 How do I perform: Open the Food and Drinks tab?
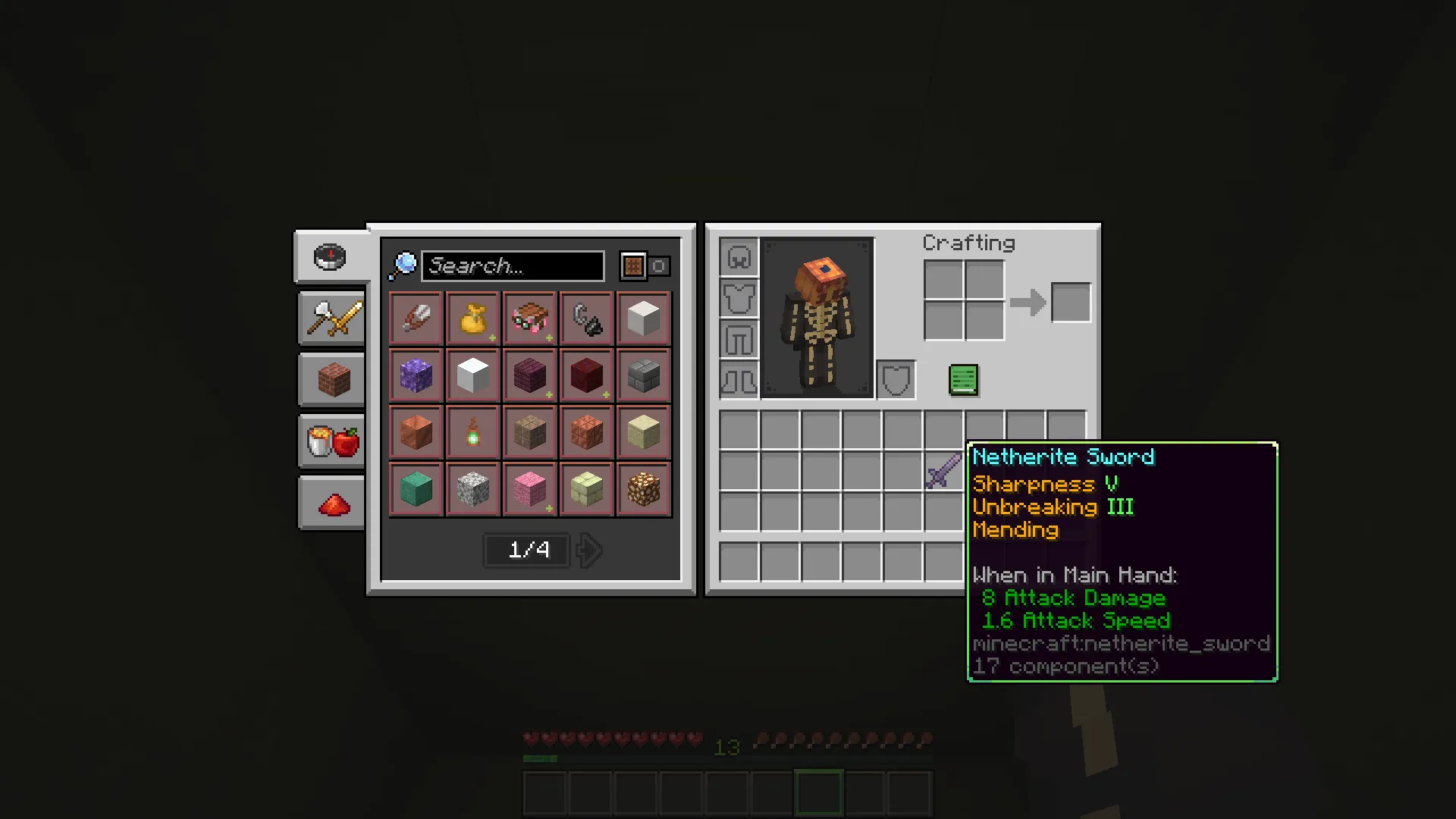[331, 441]
